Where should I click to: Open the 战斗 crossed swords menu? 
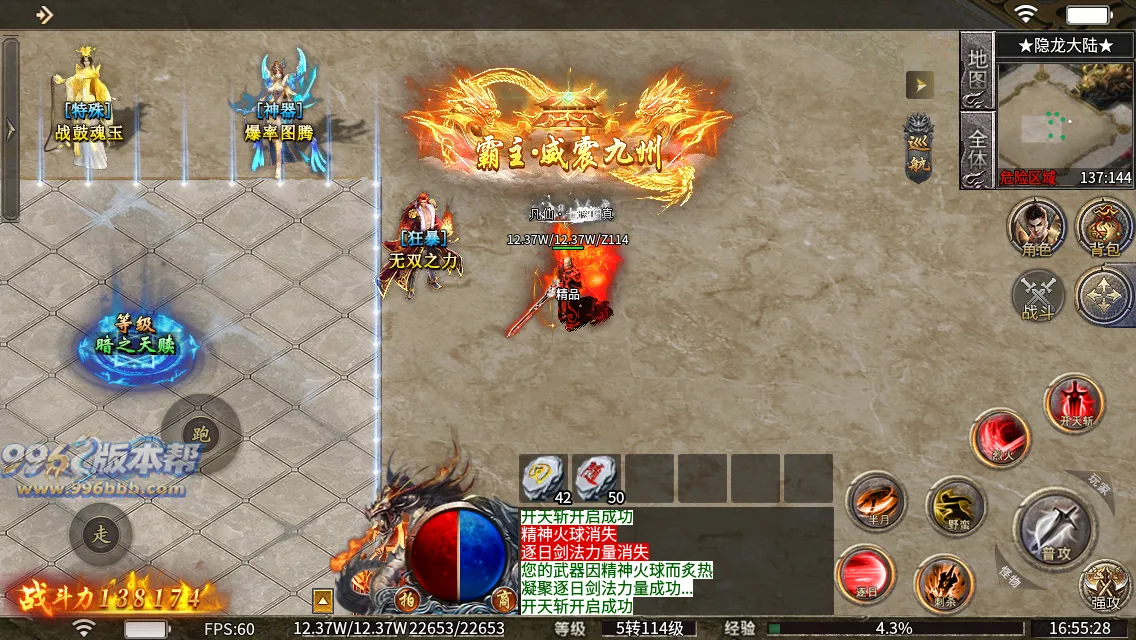tap(1038, 297)
